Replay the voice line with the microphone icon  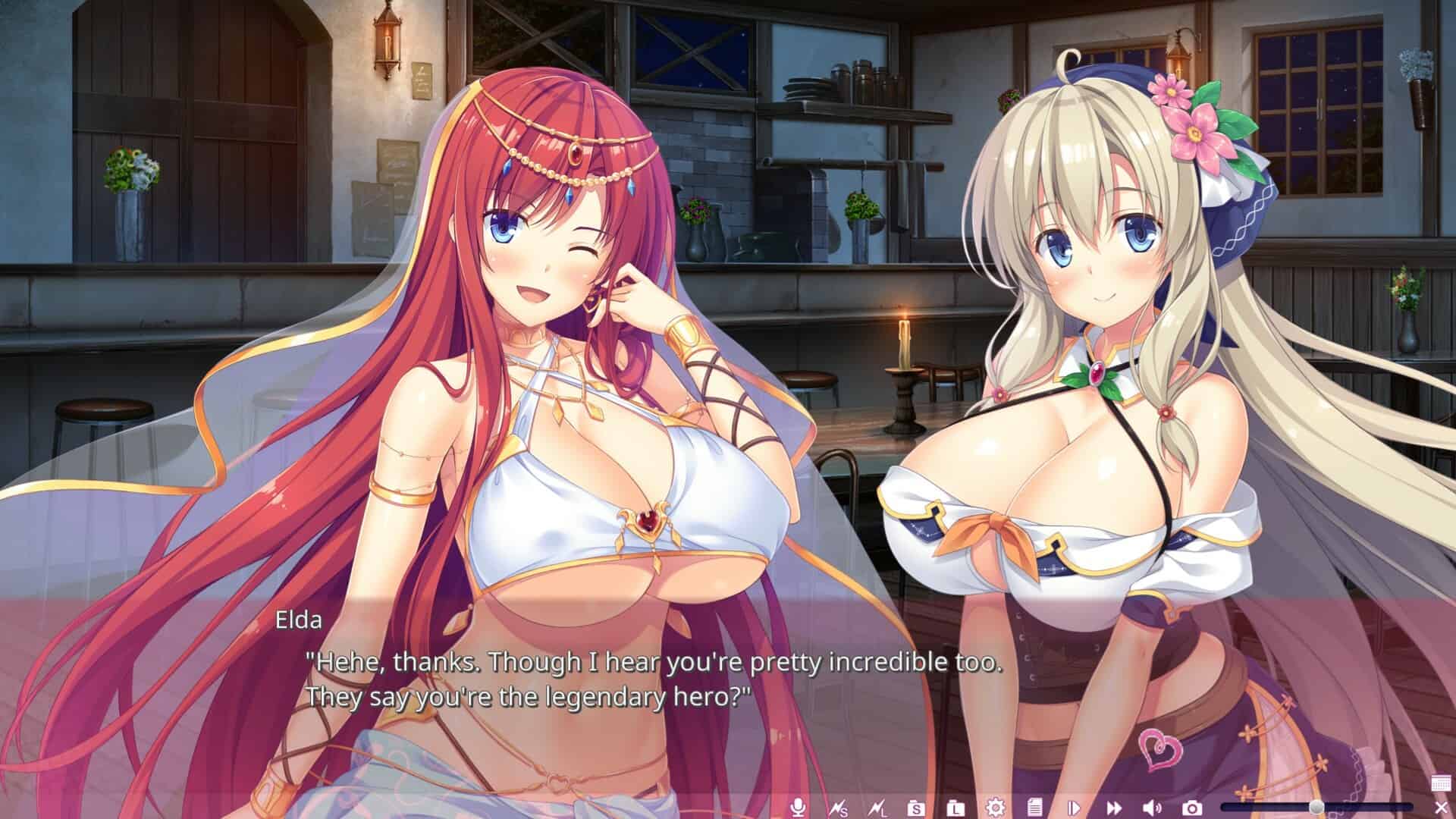pyautogui.click(x=797, y=808)
